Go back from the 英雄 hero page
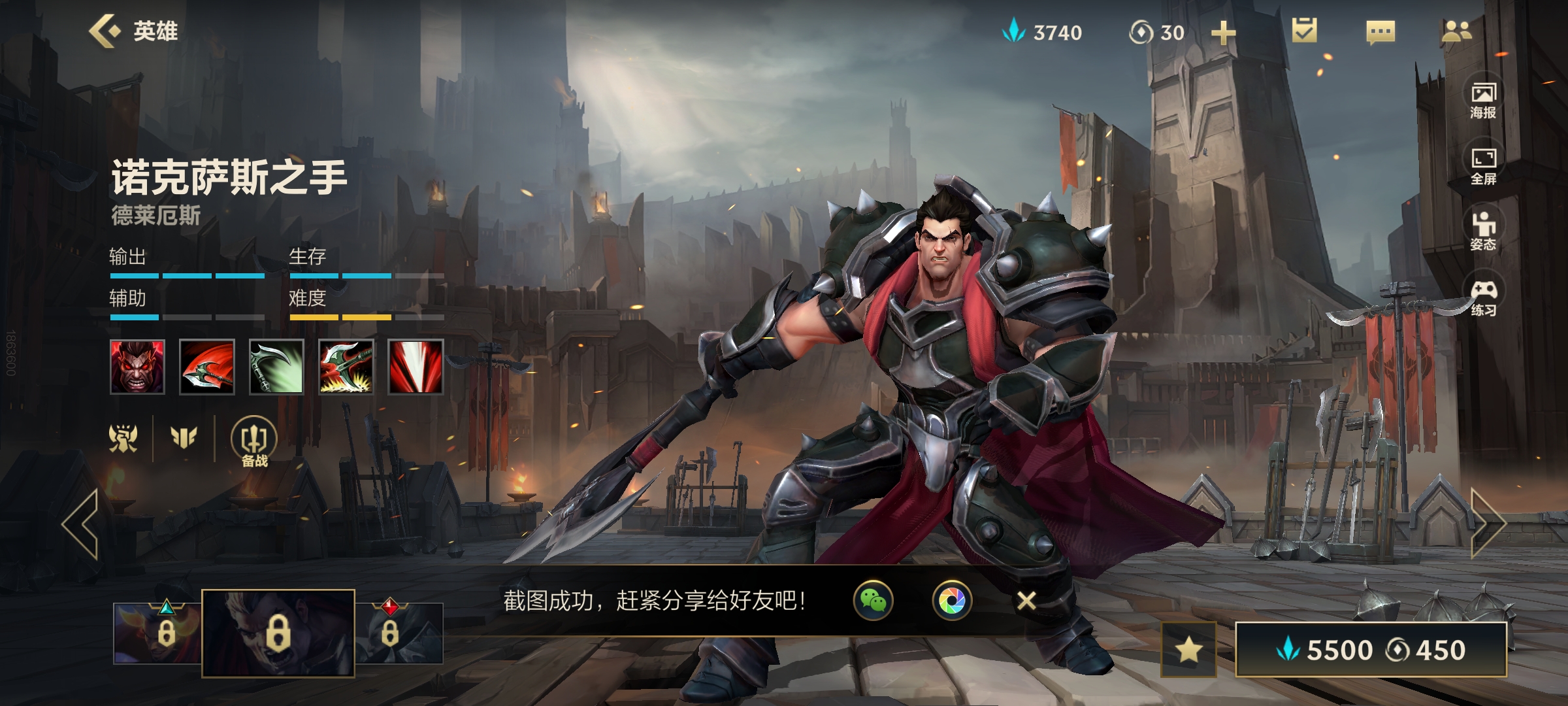1568x706 pixels. click(x=106, y=31)
